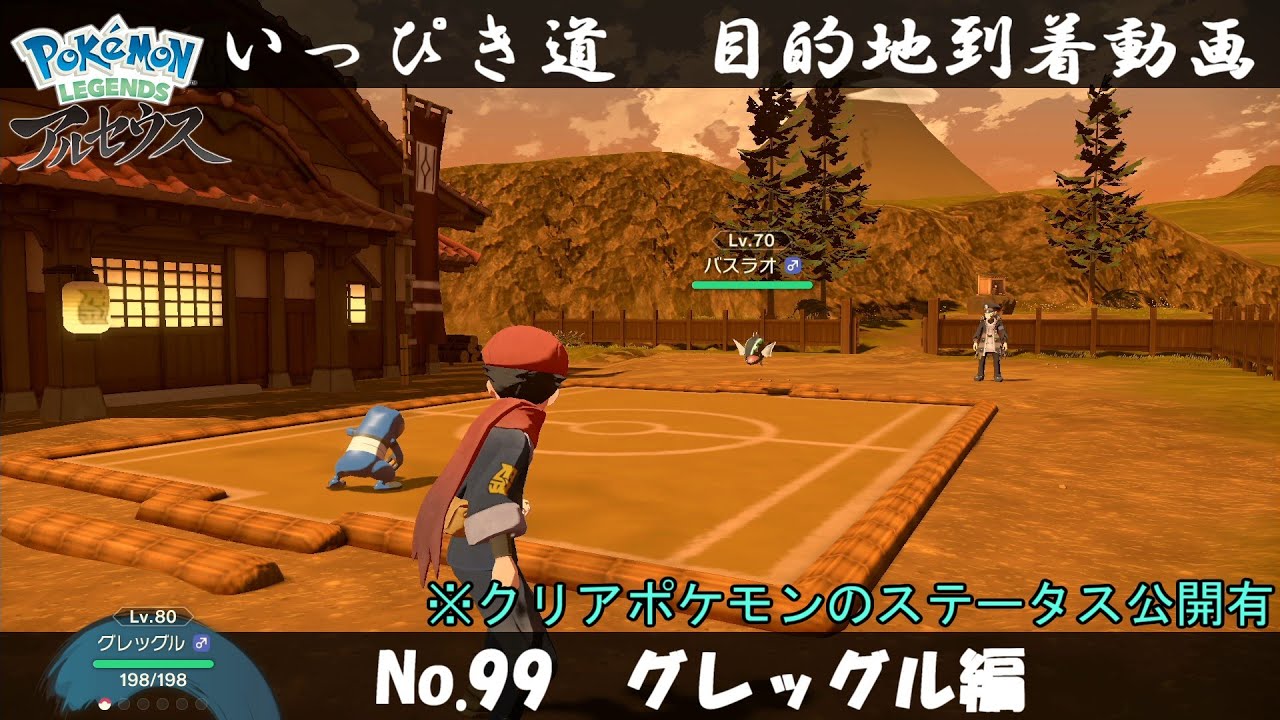Screen dimensions: 1280x720
Task: Select the グレッグル name label
Action: tap(140, 643)
